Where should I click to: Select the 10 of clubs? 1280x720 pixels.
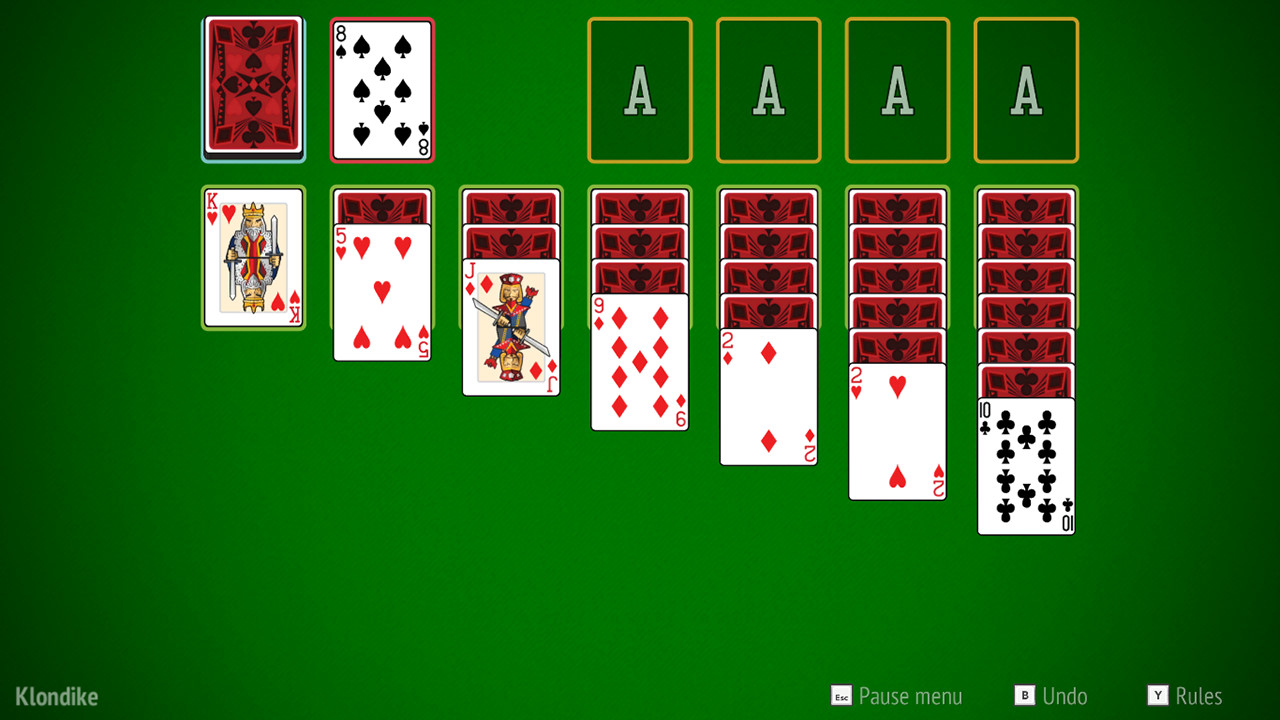point(1026,465)
